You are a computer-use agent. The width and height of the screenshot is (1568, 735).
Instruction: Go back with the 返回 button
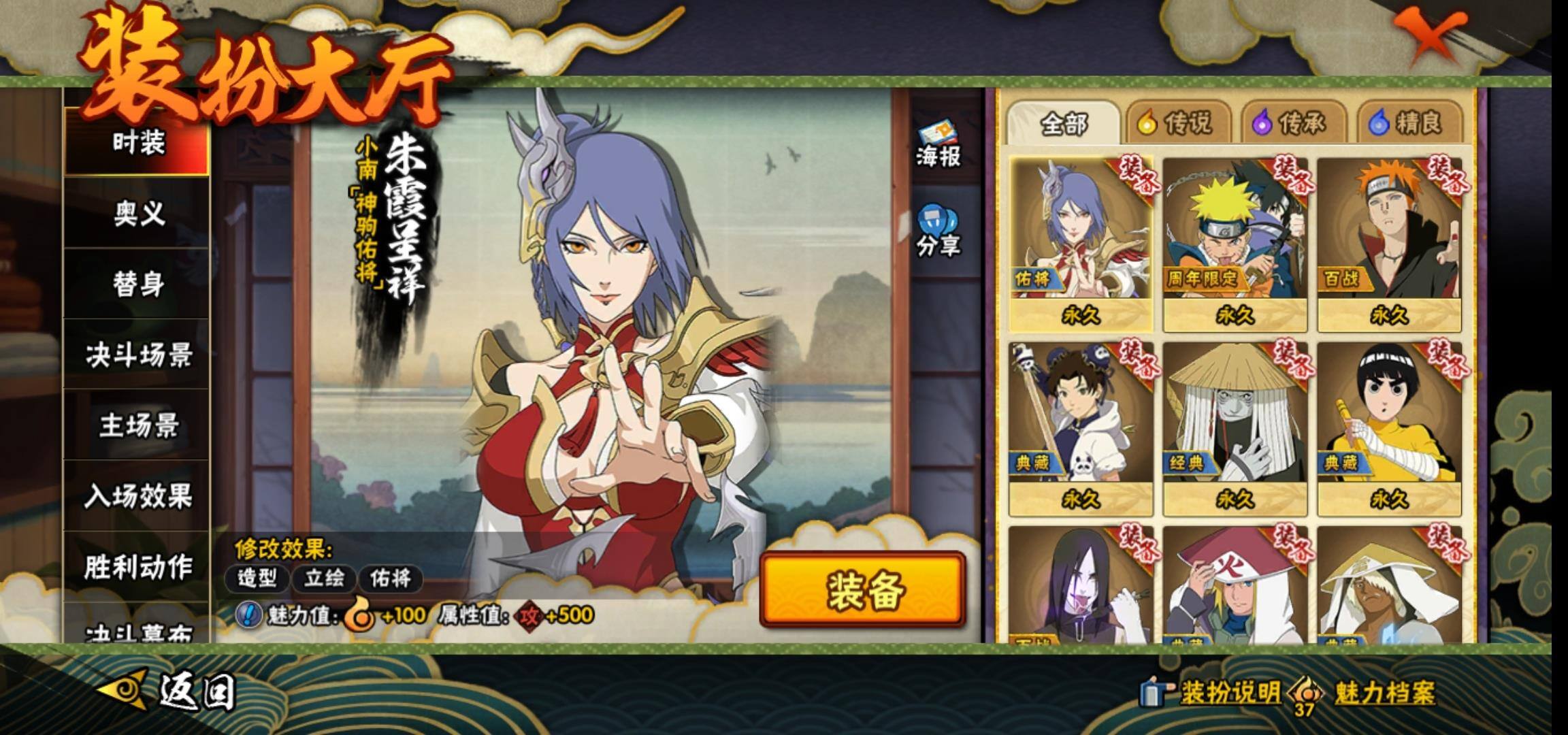click(170, 691)
